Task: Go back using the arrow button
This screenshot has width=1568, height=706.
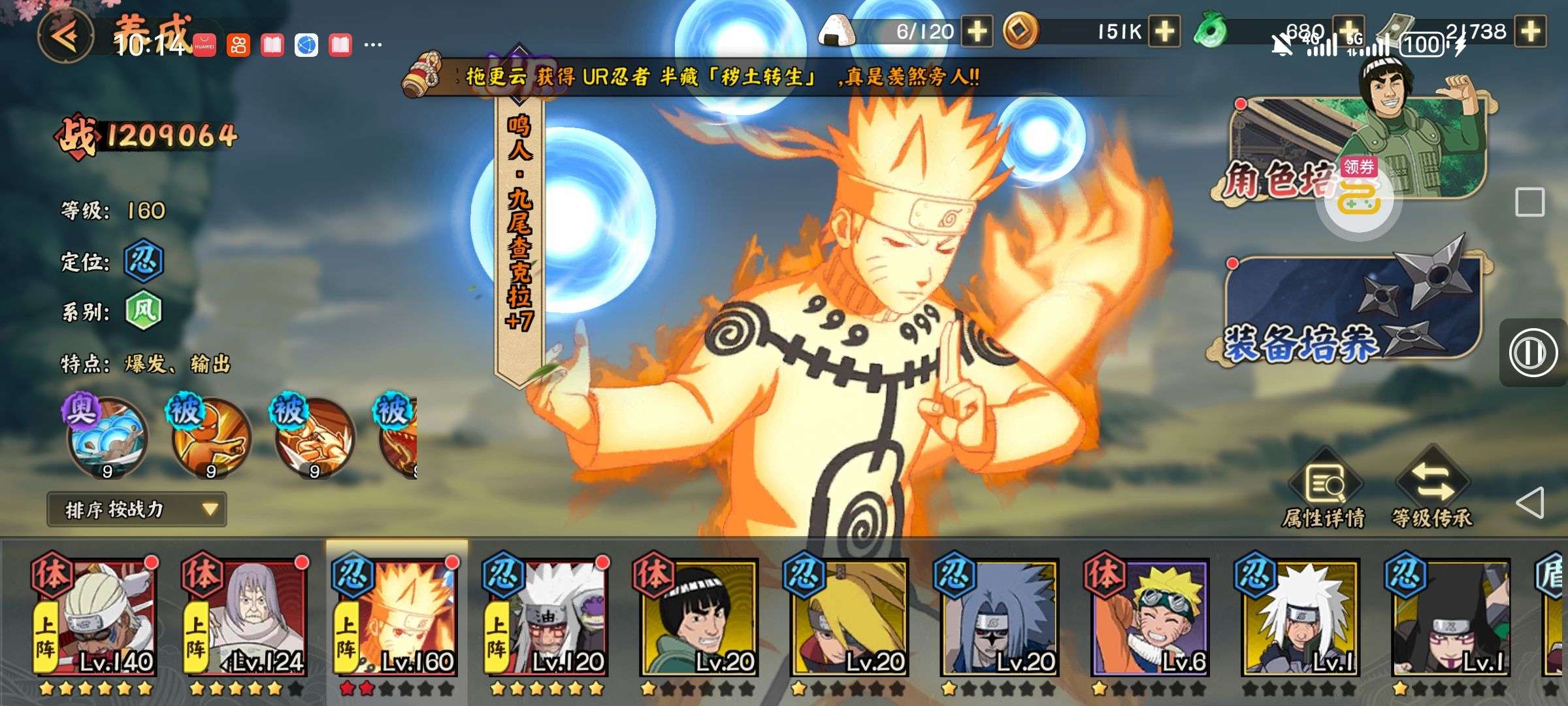Action: click(x=65, y=37)
